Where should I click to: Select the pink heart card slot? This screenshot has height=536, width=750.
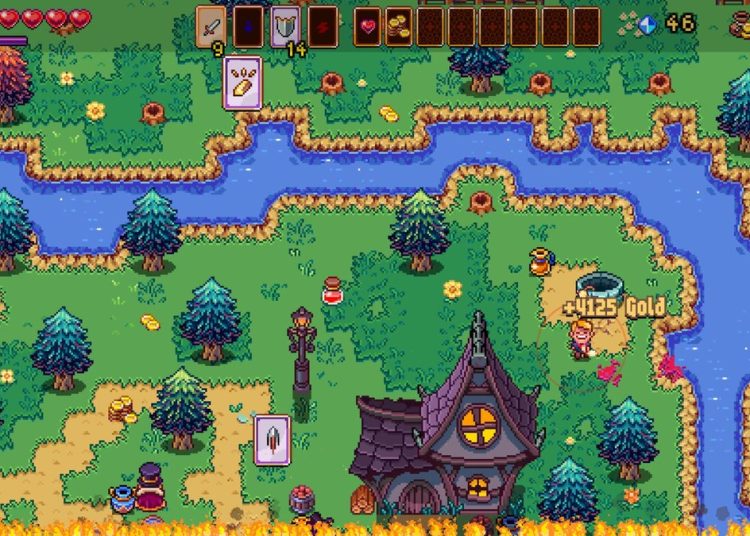pos(367,26)
